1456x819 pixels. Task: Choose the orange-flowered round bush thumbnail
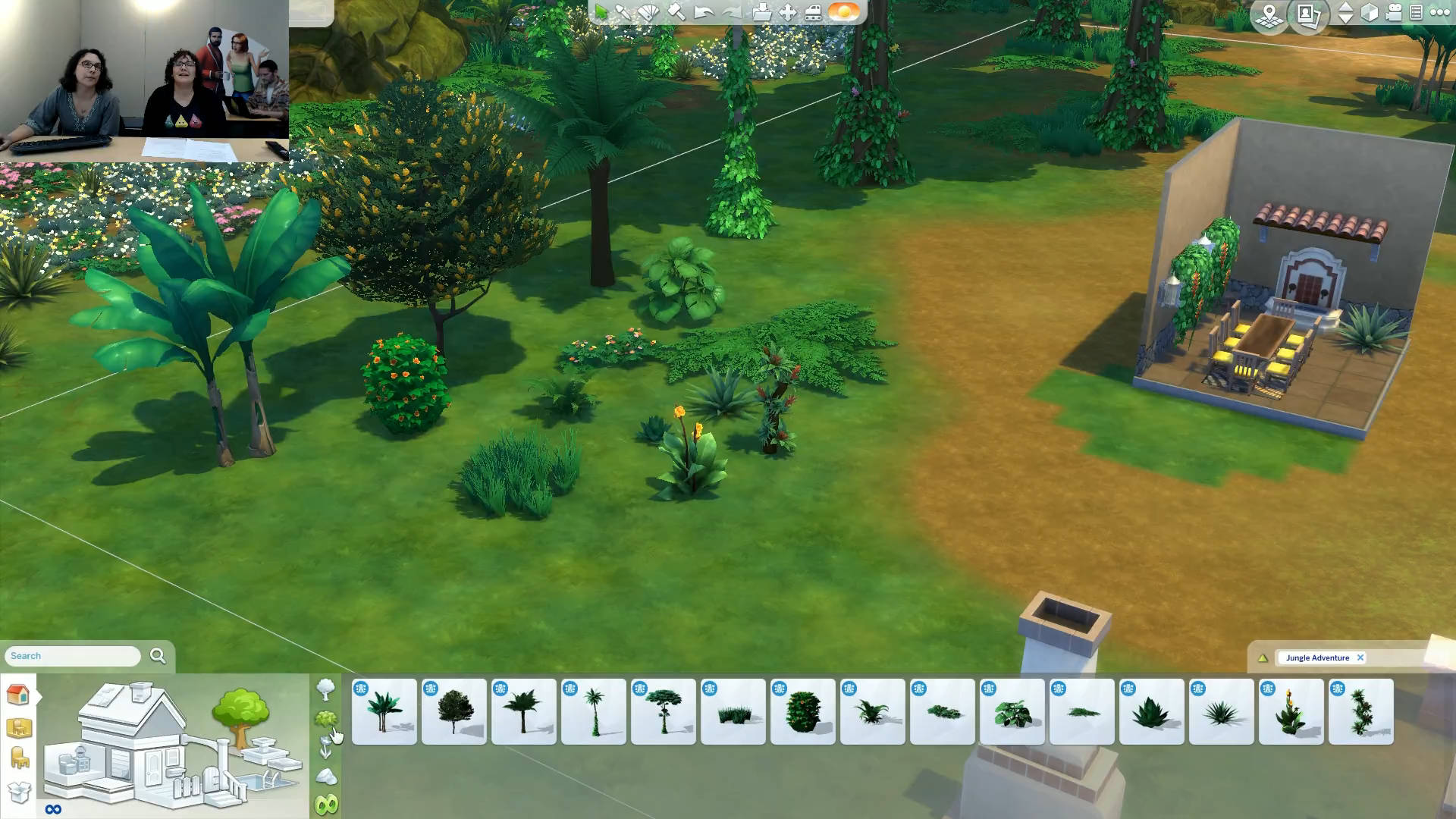[x=803, y=711]
